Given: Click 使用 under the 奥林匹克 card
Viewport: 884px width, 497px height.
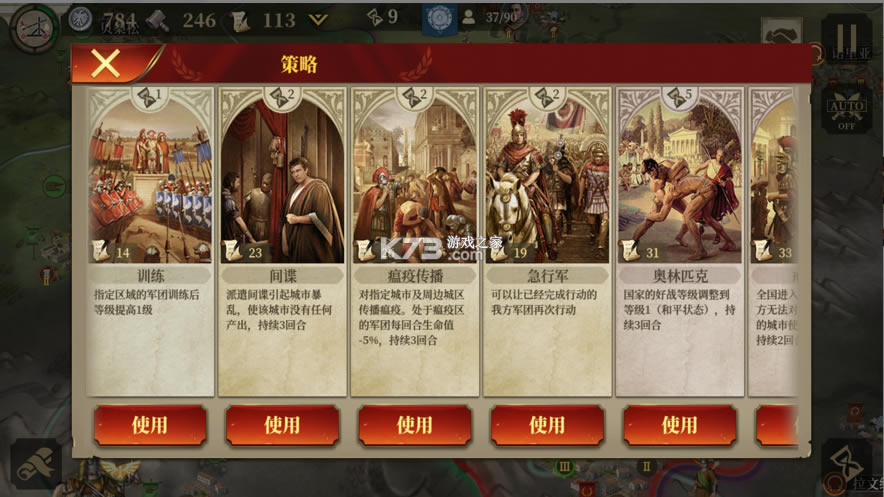Looking at the screenshot, I should point(679,425).
